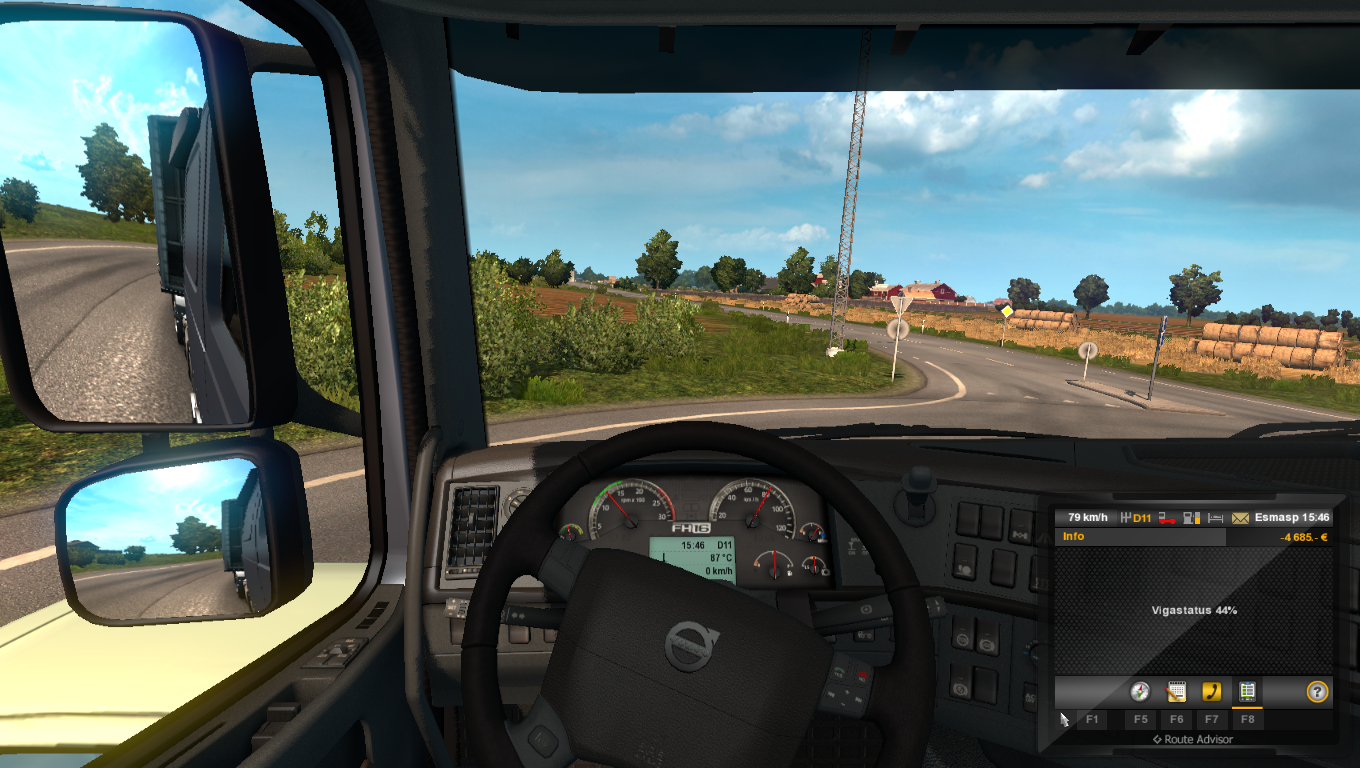Click the red truck damage indicator icon
This screenshot has height=768, width=1360.
1166,518
